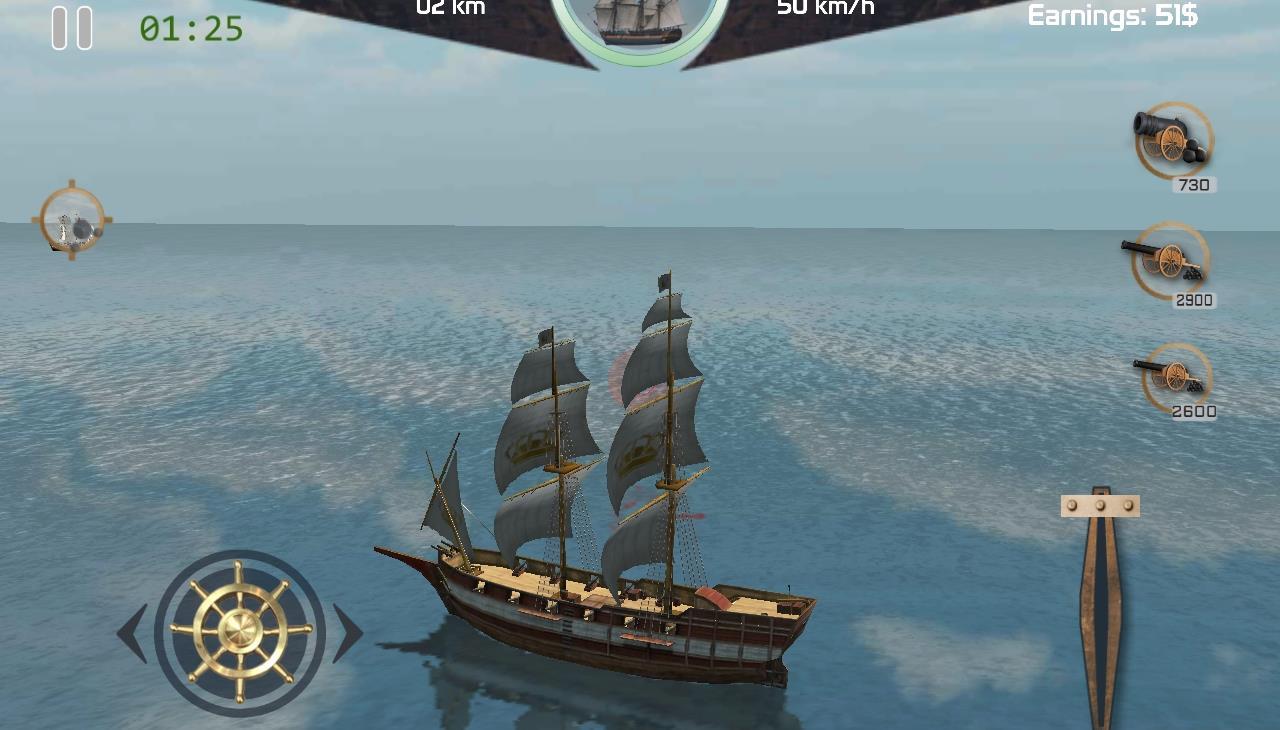Pause the game
1280x730 pixels.
point(72,28)
